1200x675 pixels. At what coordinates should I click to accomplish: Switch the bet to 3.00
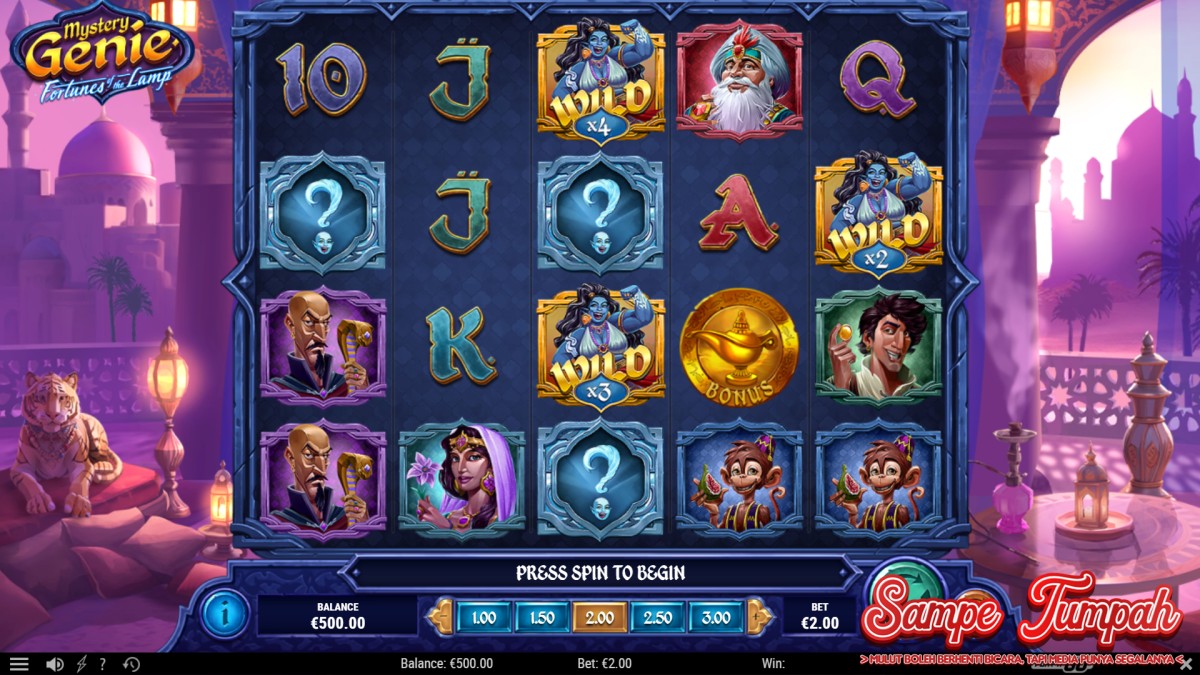(715, 618)
